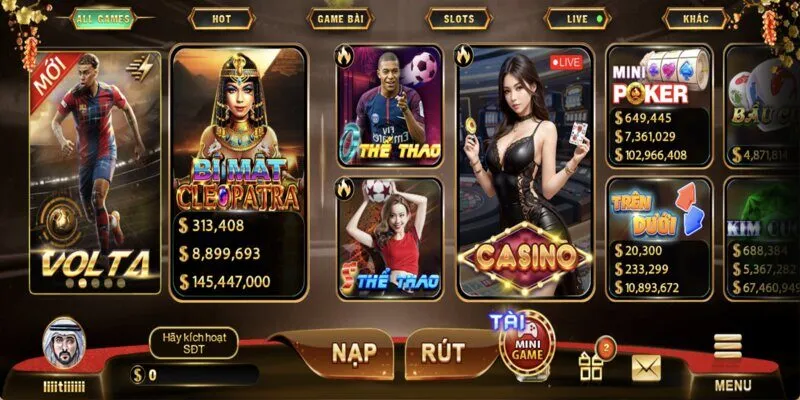The height and width of the screenshot is (400, 800).
Task: Open the Bí Mật Cleopatra slot game
Action: point(239,172)
